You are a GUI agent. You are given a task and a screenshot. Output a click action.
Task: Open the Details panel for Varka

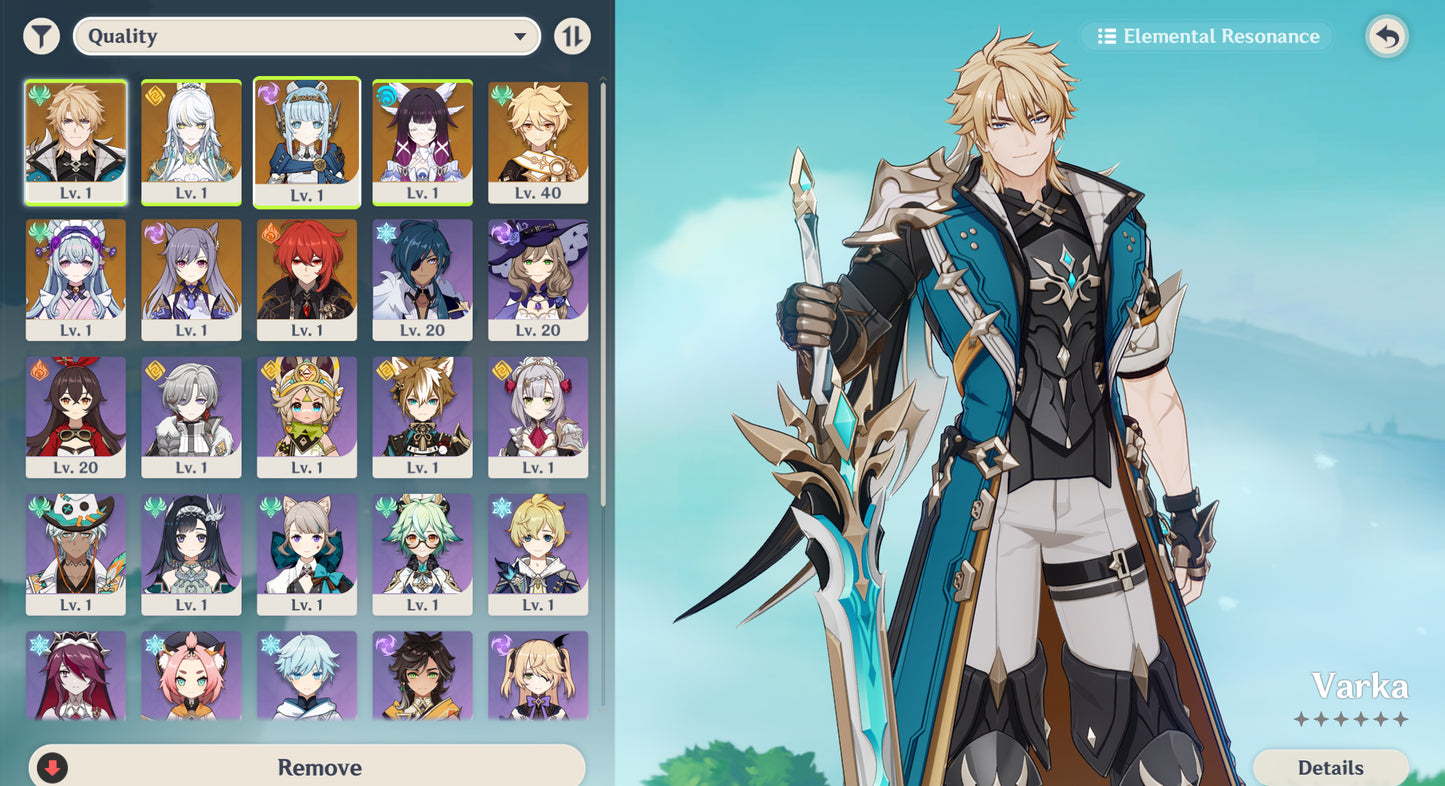(1332, 767)
